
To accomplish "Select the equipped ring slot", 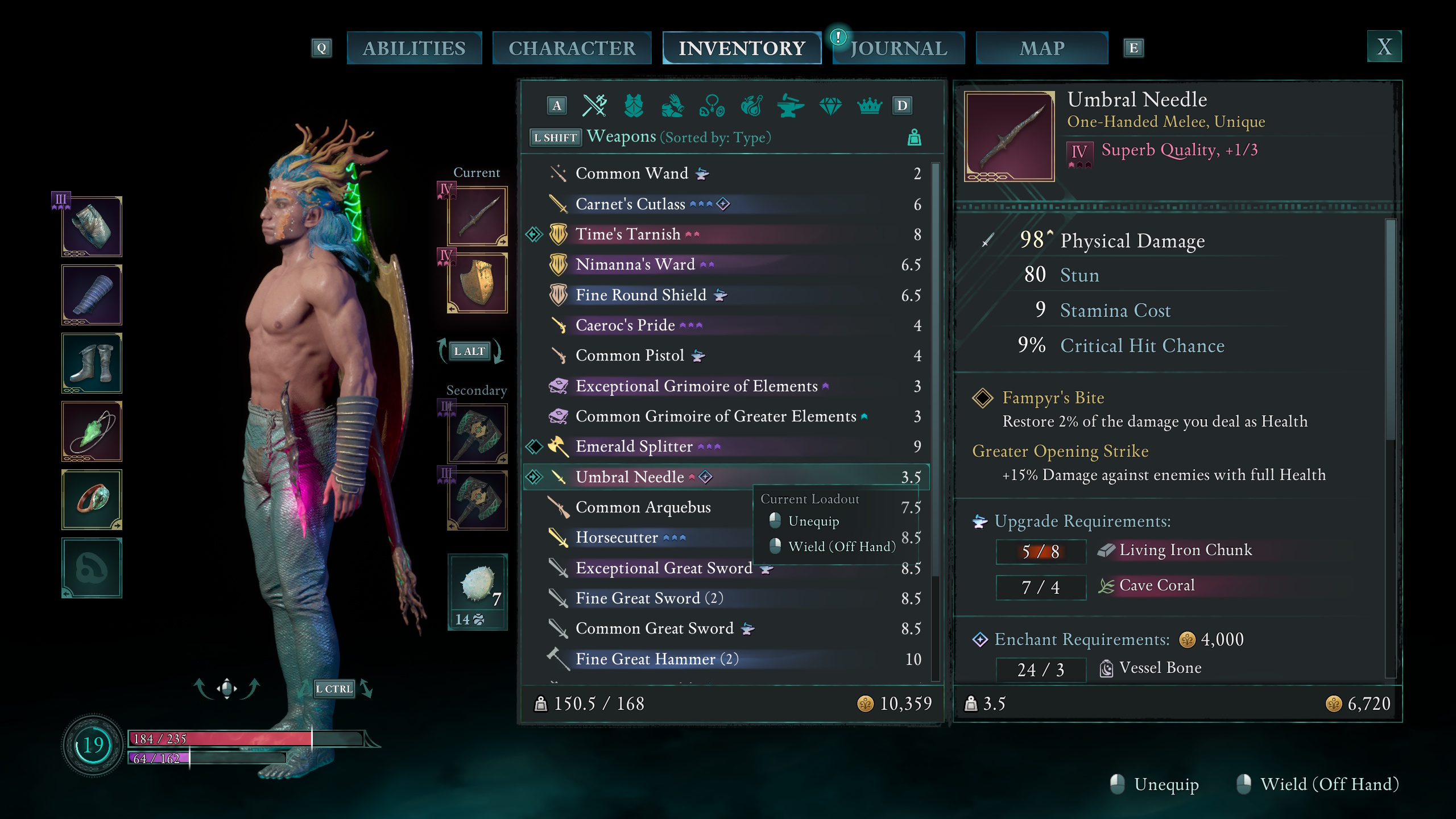I will 92,499.
